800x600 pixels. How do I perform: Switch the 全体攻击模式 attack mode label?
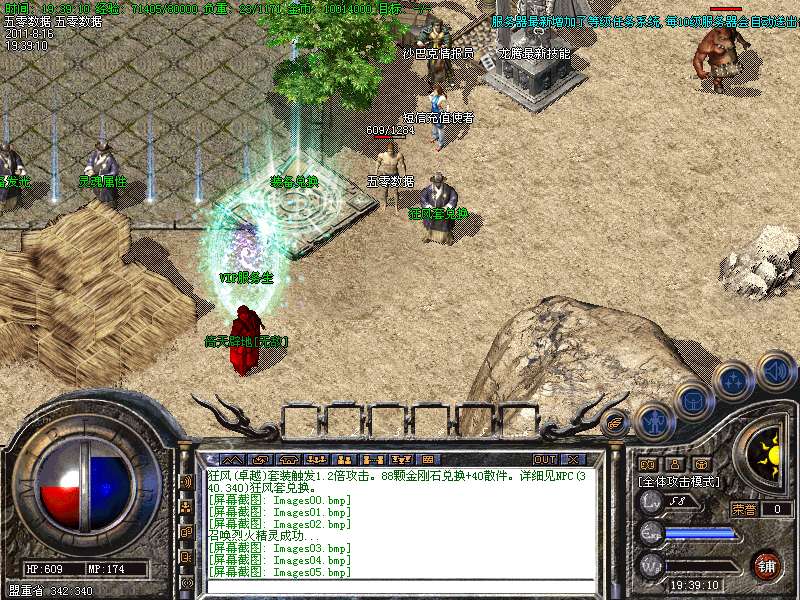pyautogui.click(x=681, y=481)
